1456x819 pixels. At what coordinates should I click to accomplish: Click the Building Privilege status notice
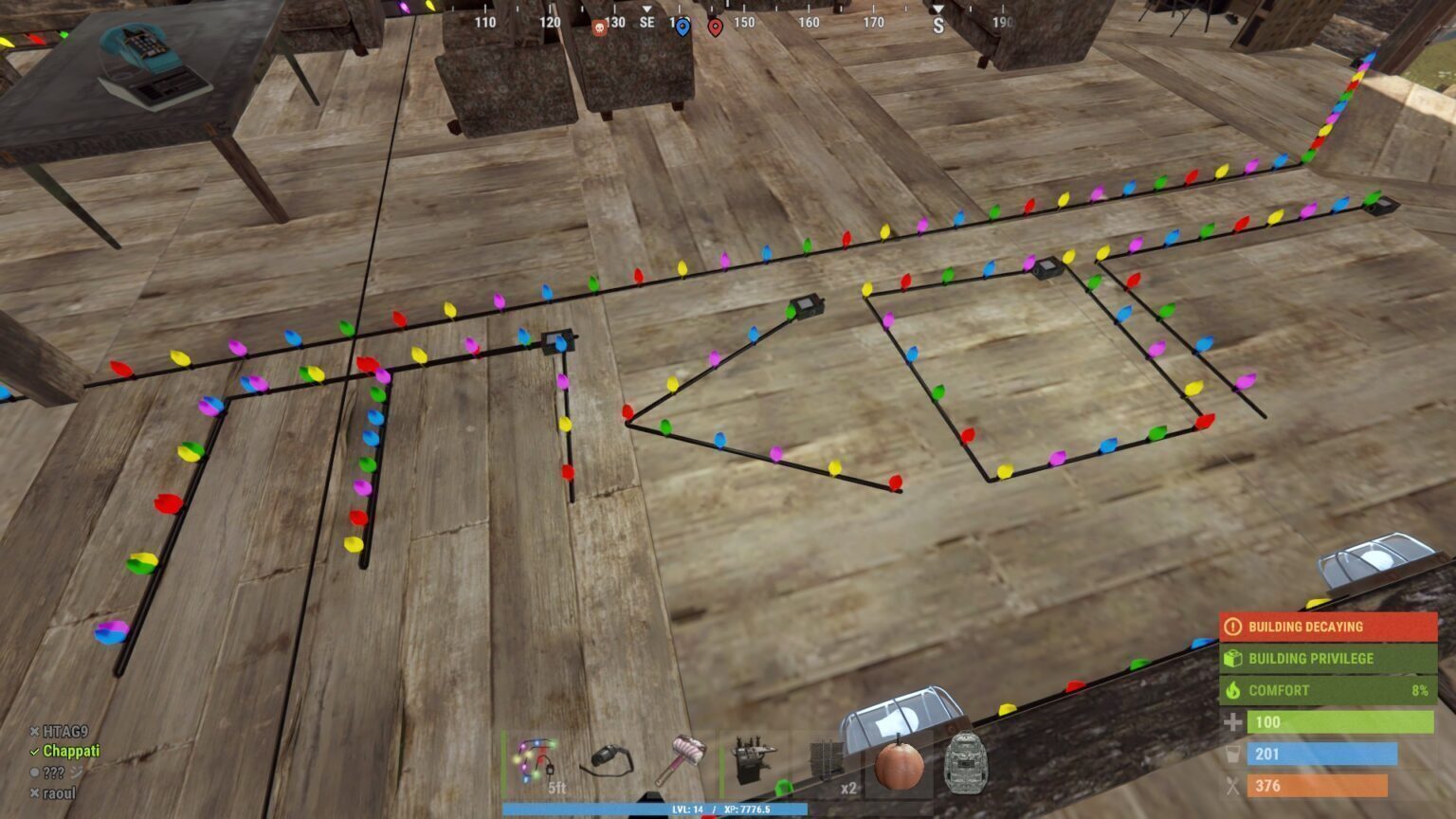[x=1327, y=659]
